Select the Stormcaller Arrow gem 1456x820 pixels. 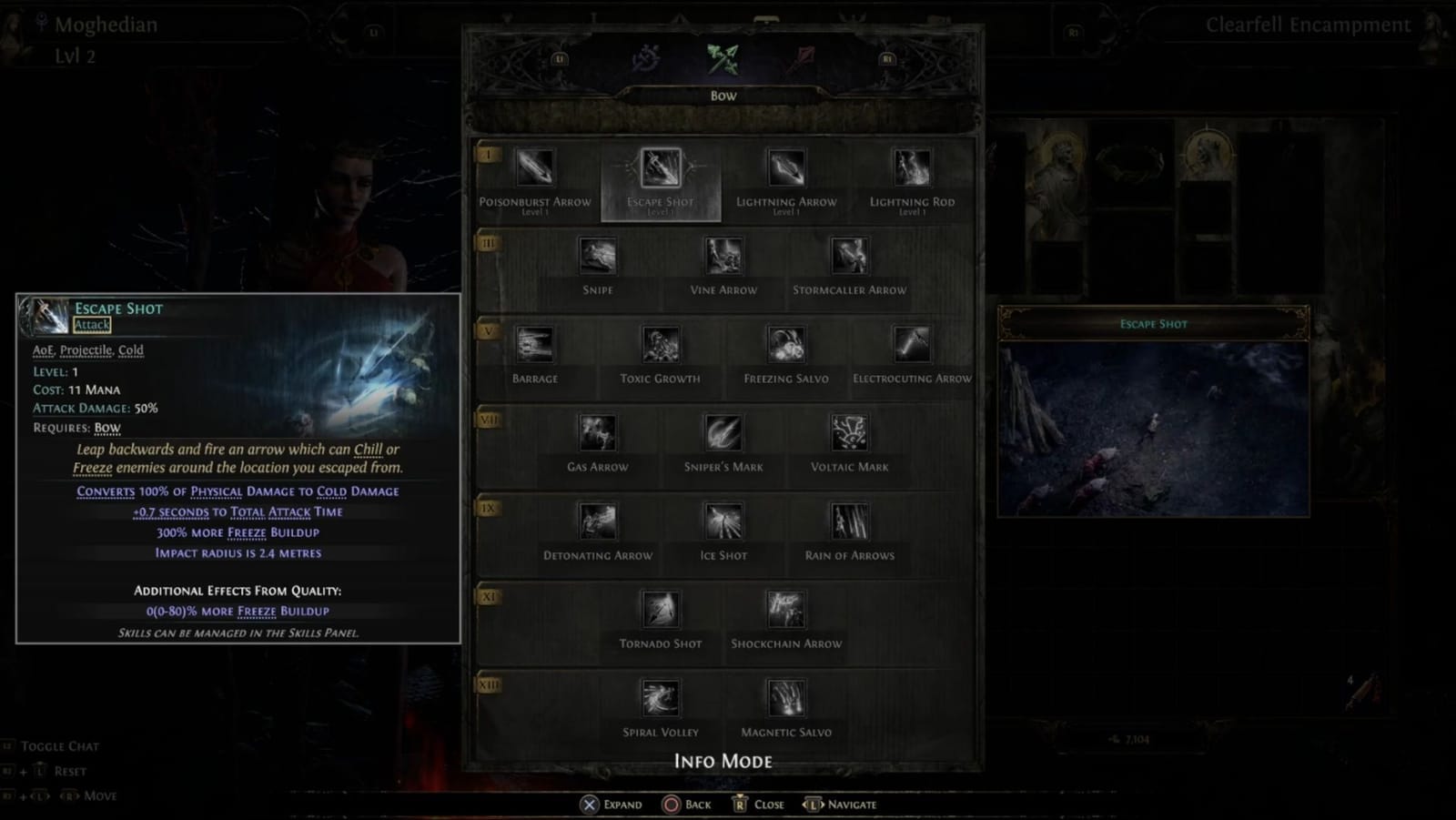click(x=849, y=256)
